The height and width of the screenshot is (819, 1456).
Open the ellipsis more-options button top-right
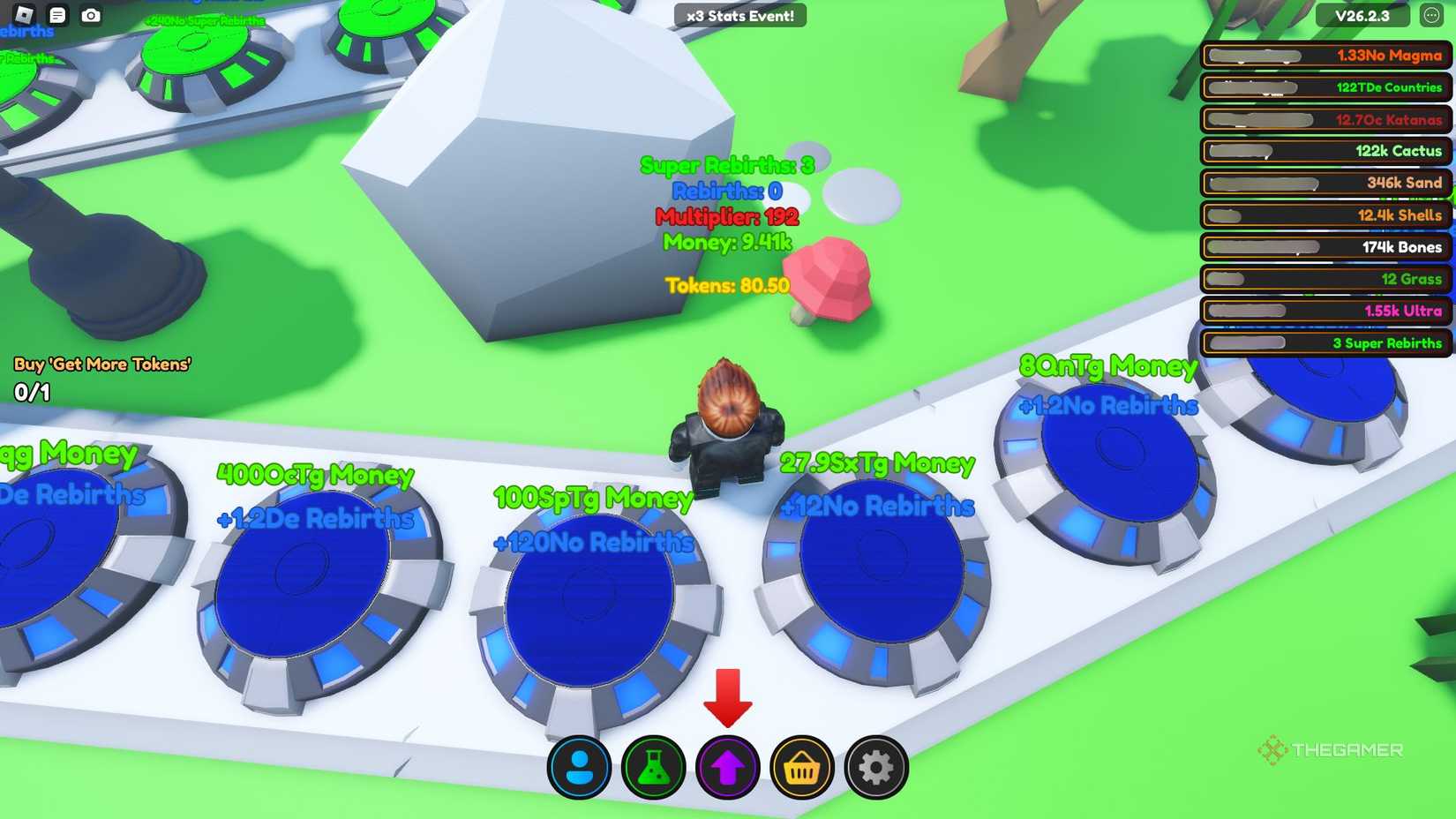(x=1435, y=15)
